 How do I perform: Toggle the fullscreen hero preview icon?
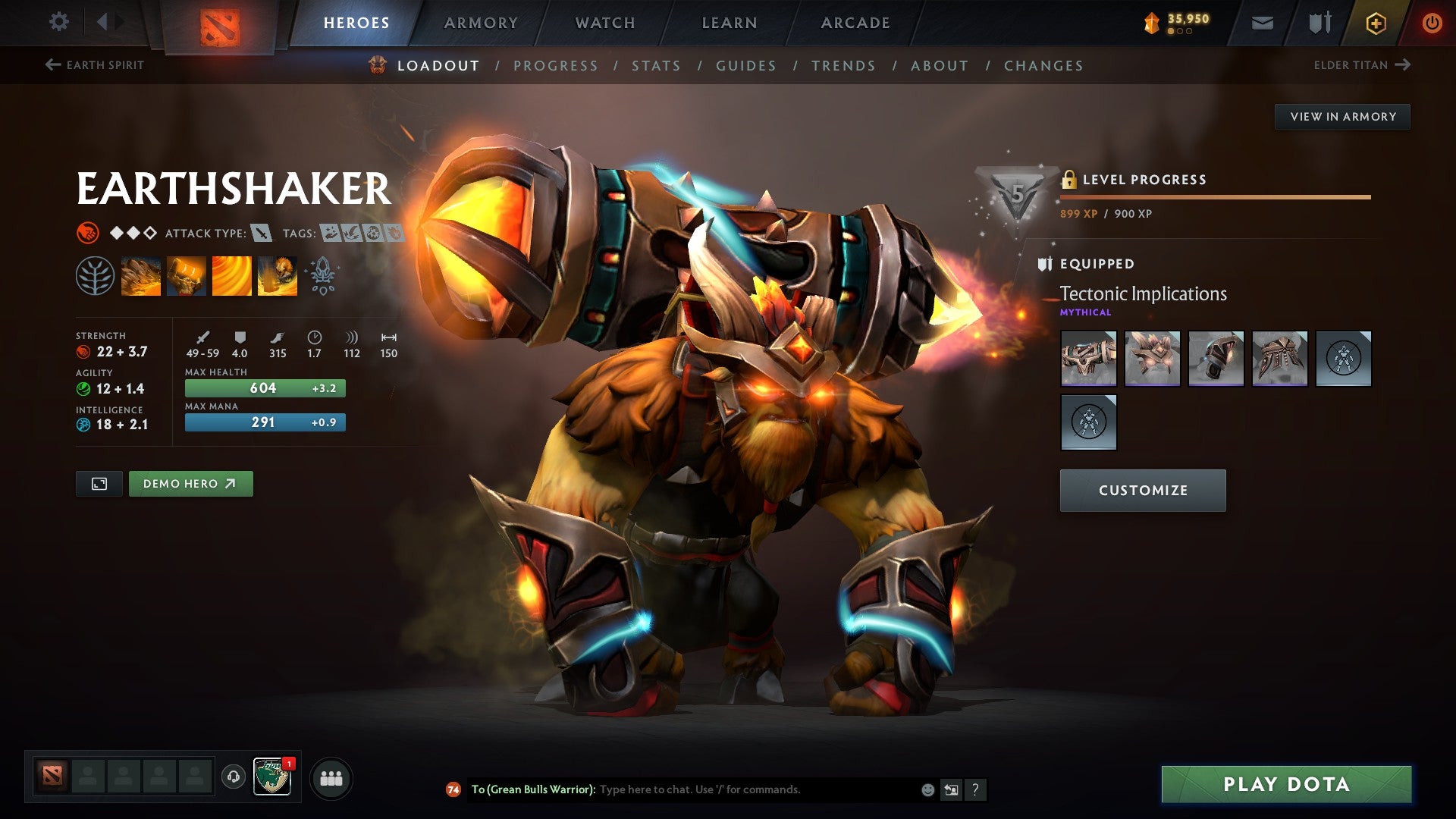tap(99, 483)
